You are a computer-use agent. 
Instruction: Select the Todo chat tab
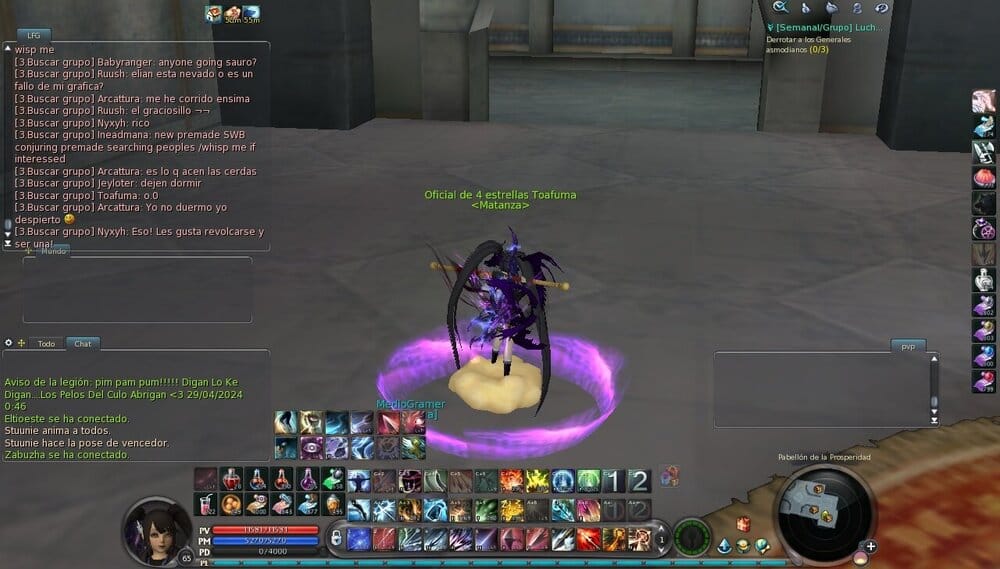(46, 343)
